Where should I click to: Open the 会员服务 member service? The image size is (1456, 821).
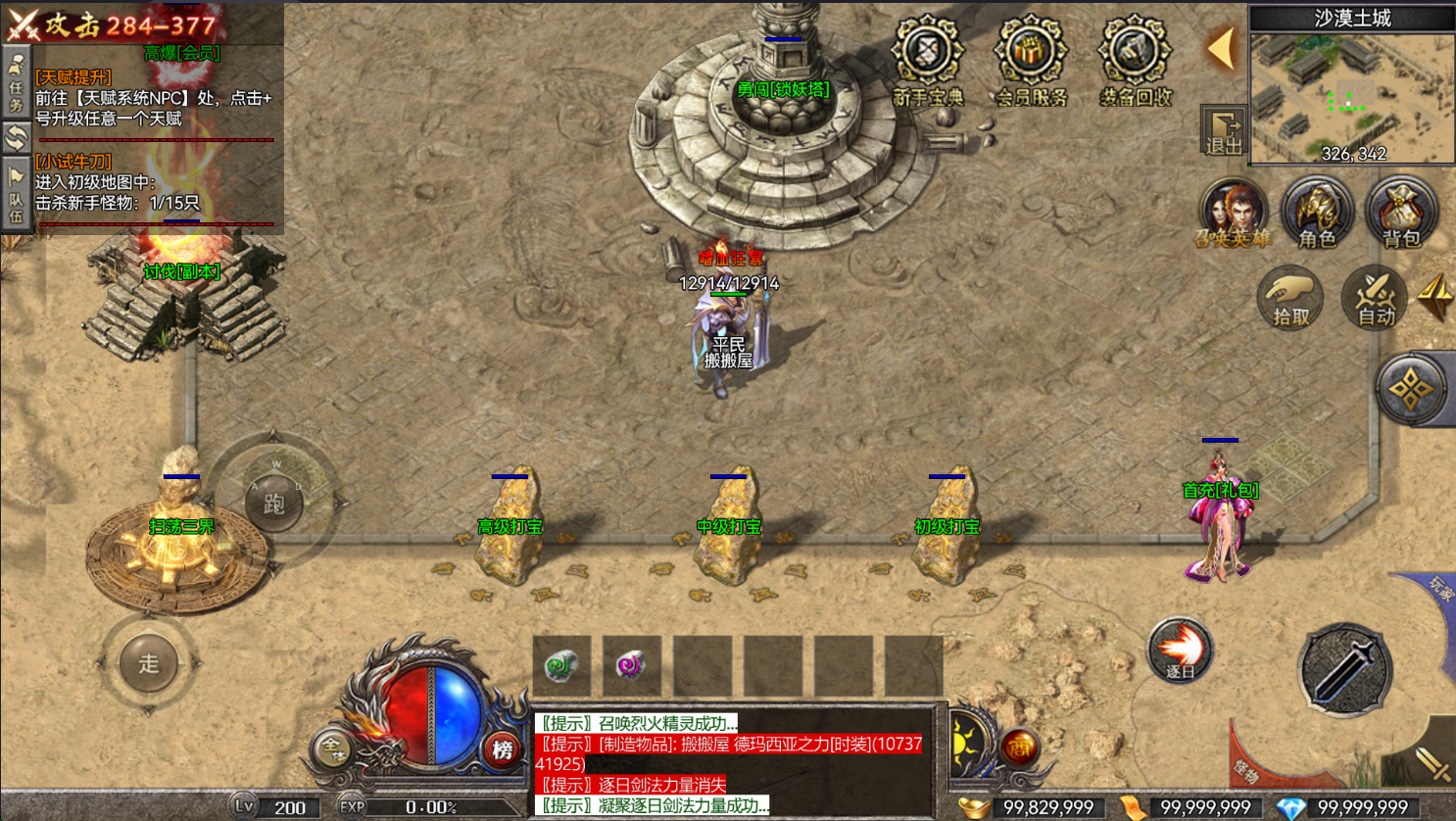tap(1031, 61)
